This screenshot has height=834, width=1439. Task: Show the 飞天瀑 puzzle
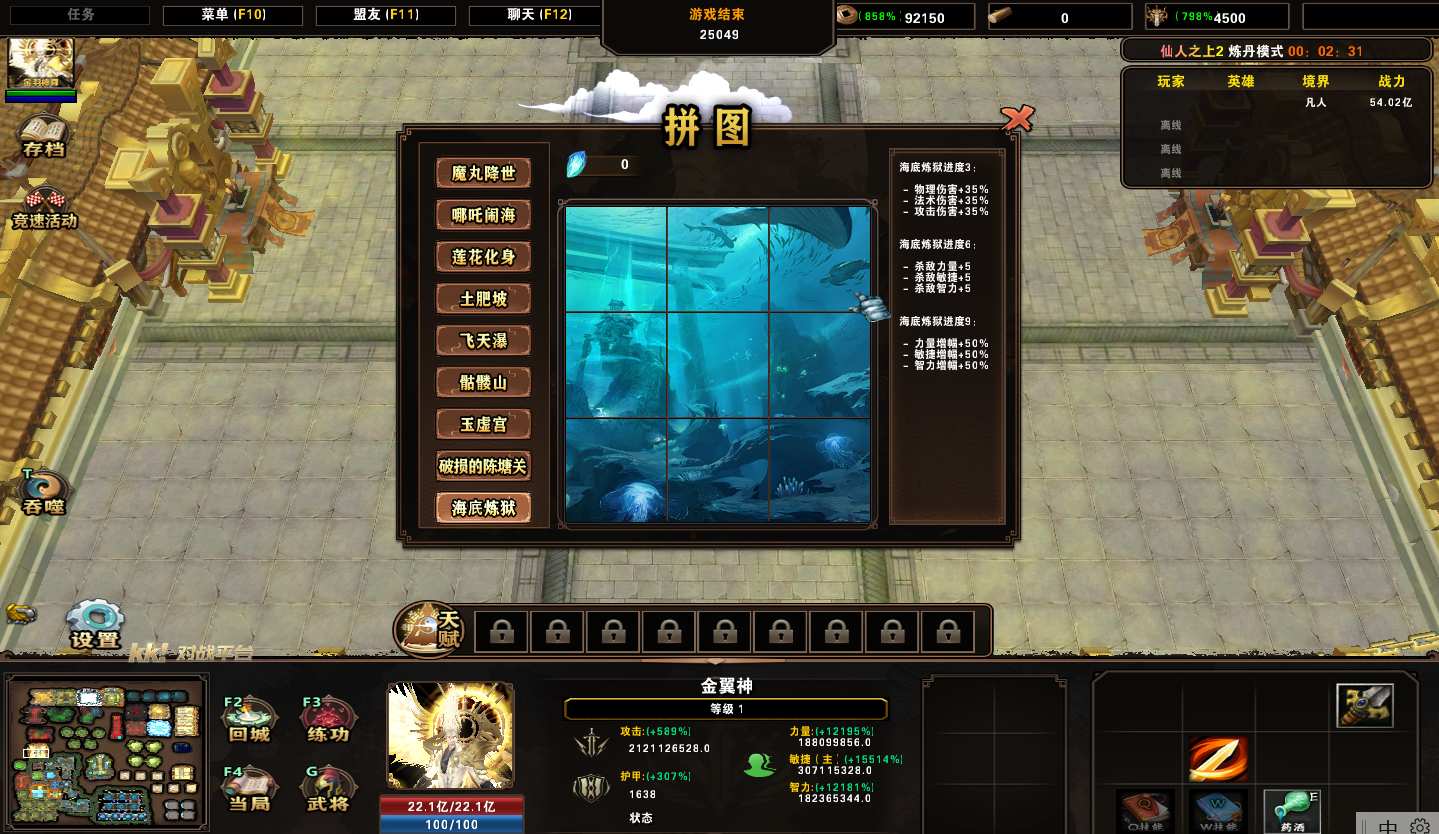coord(483,341)
